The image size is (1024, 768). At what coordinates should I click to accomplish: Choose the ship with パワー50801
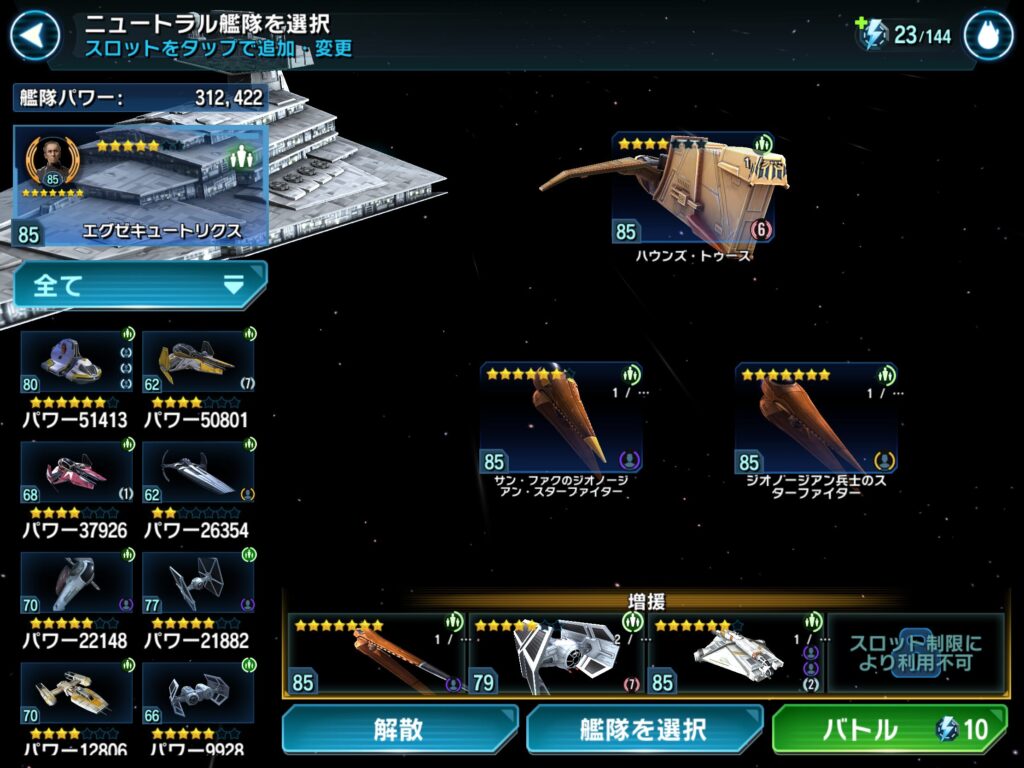(x=198, y=363)
